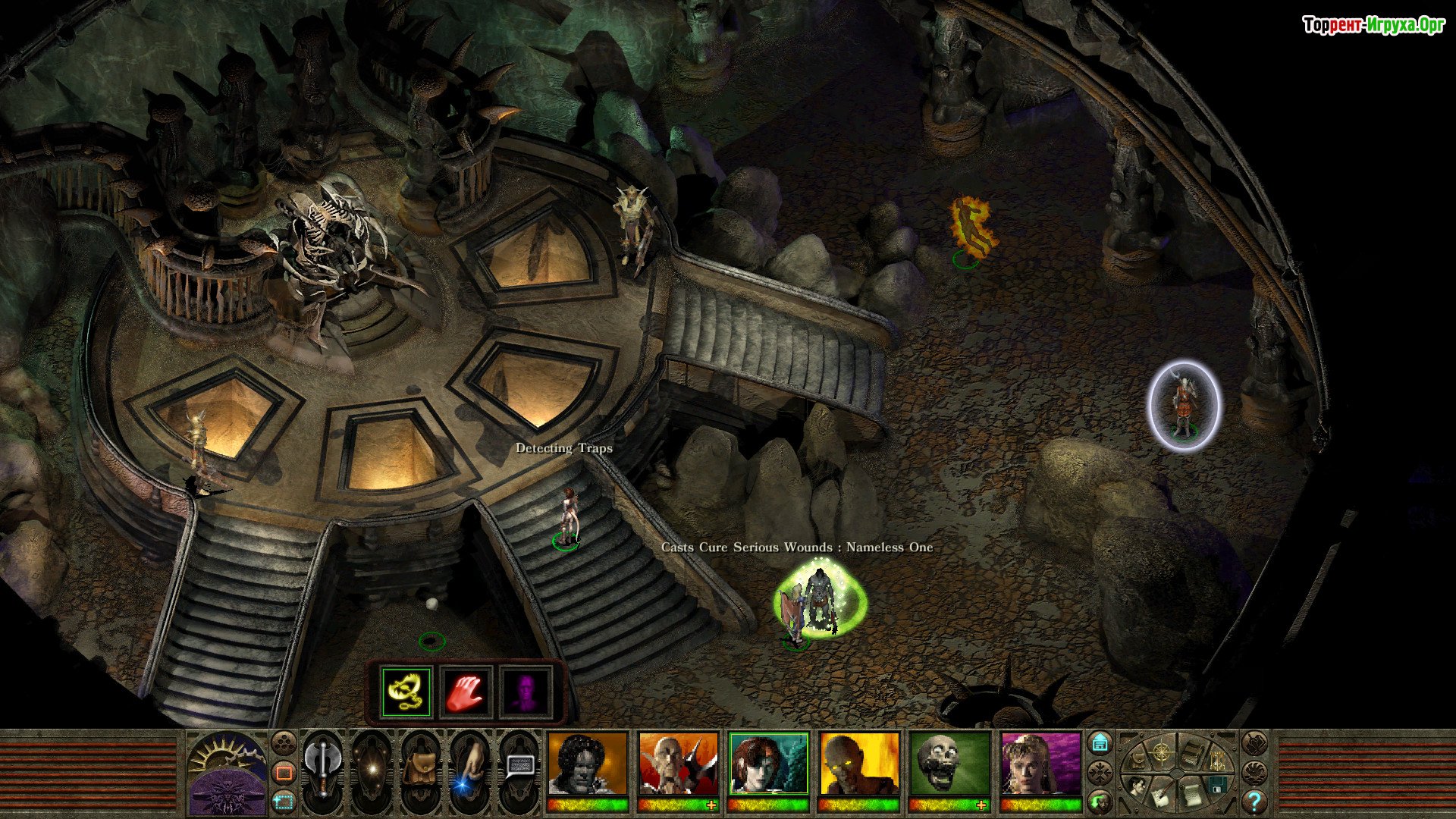Open the brown satchel quick-item slot

click(x=419, y=768)
